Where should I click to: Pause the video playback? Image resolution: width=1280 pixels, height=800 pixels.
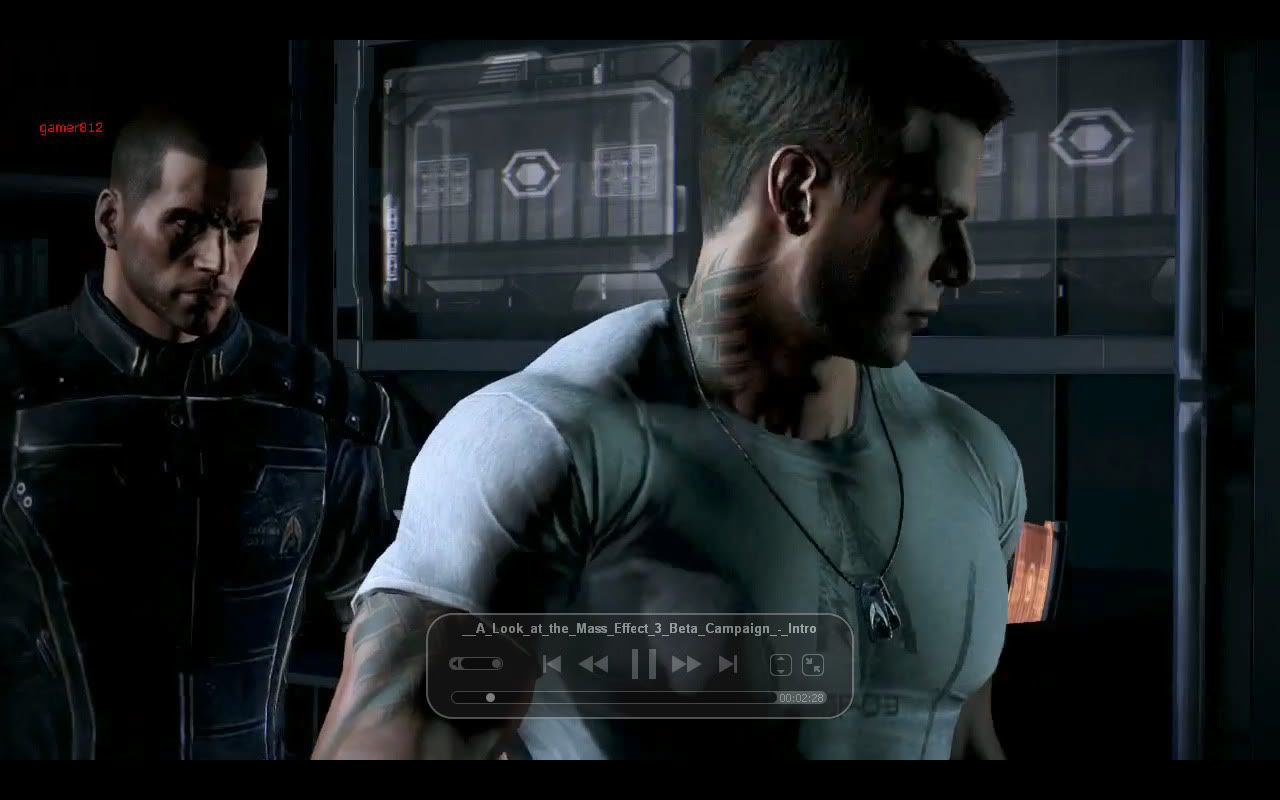tap(643, 663)
